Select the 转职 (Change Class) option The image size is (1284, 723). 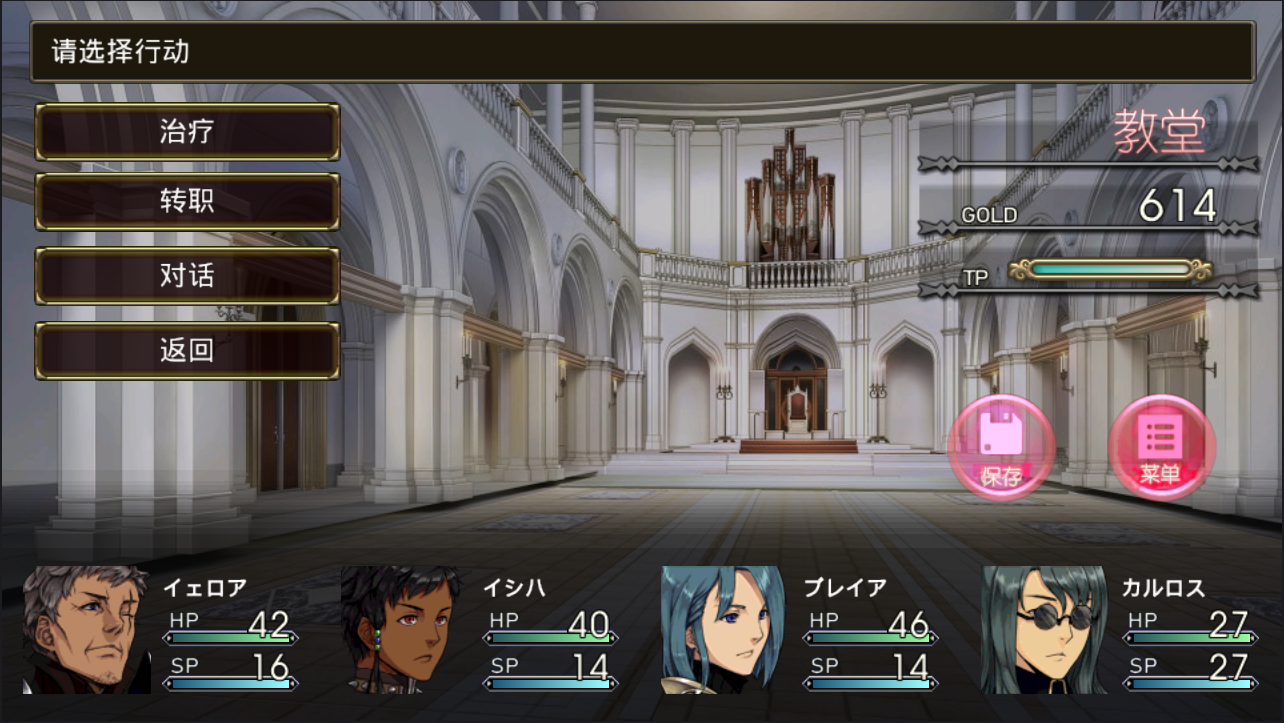[187, 202]
